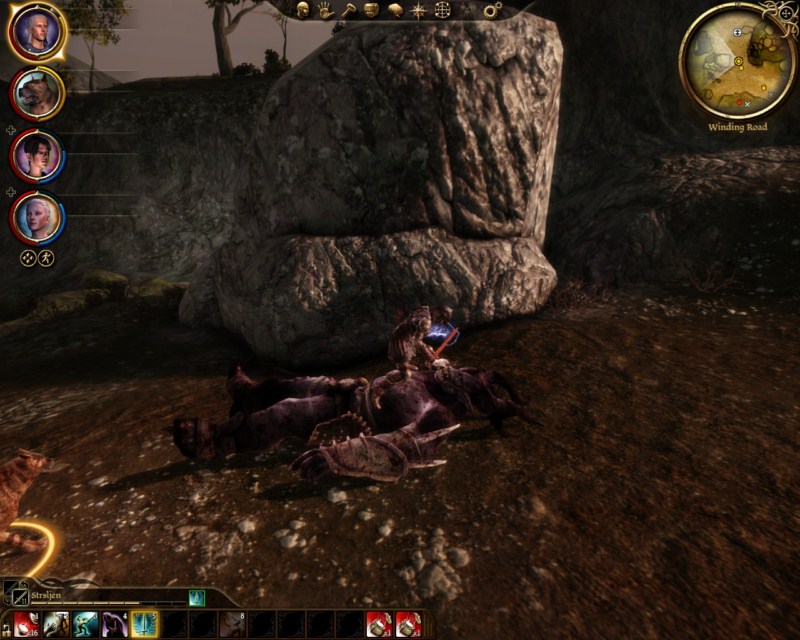Use the last red flask quickbar slot

coord(408,624)
